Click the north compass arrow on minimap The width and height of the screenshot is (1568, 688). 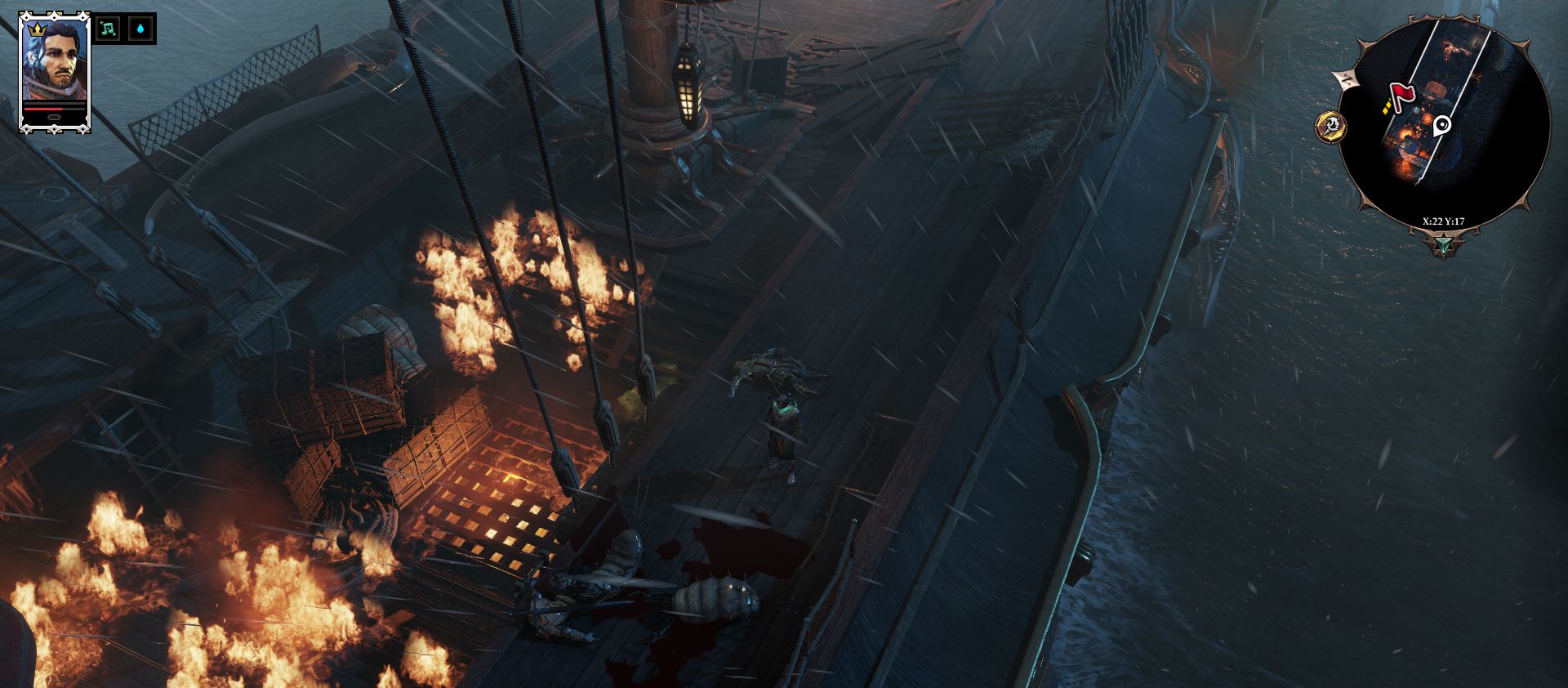pos(1343,79)
